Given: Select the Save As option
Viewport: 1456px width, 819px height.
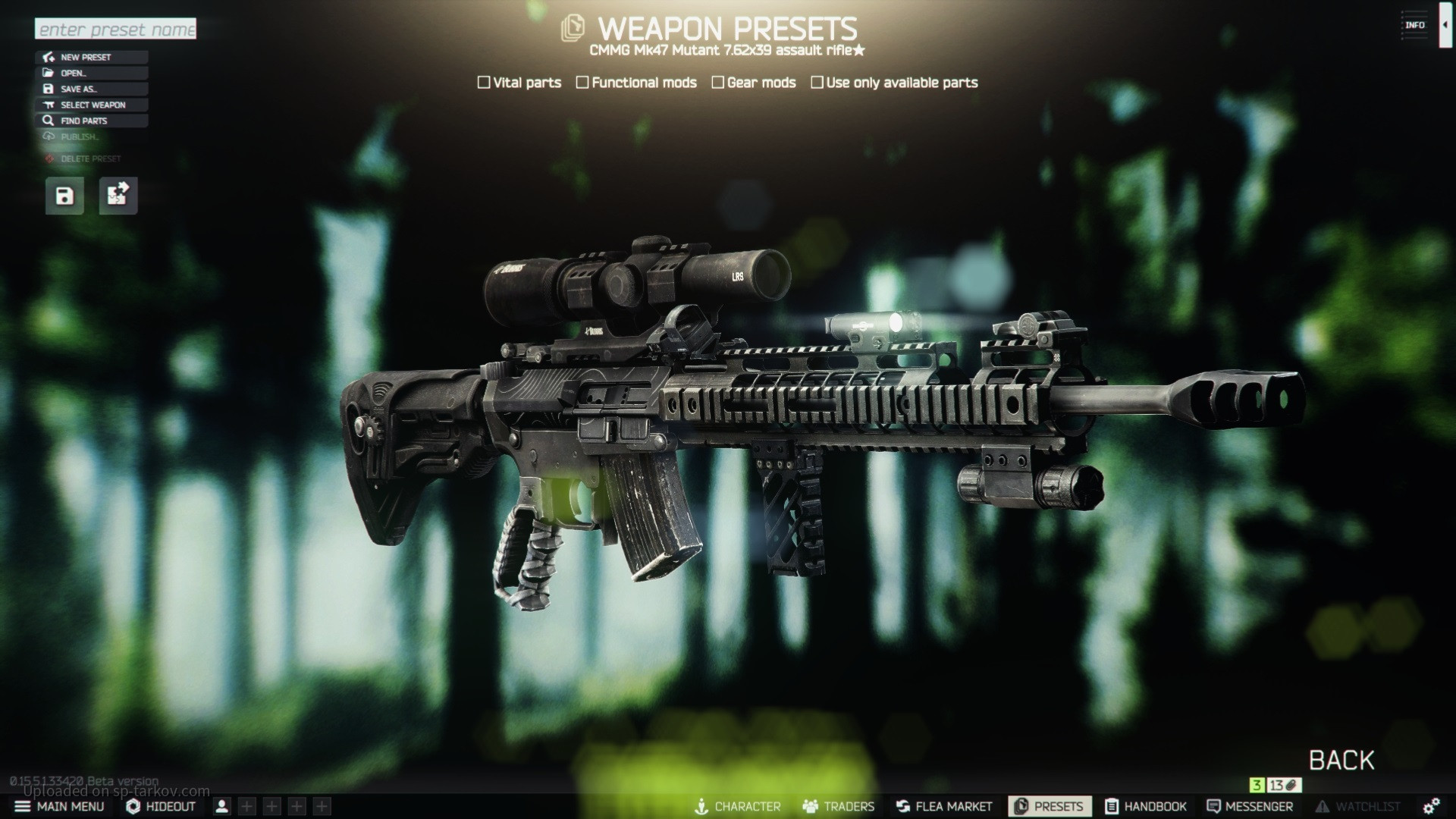Looking at the screenshot, I should point(91,89).
